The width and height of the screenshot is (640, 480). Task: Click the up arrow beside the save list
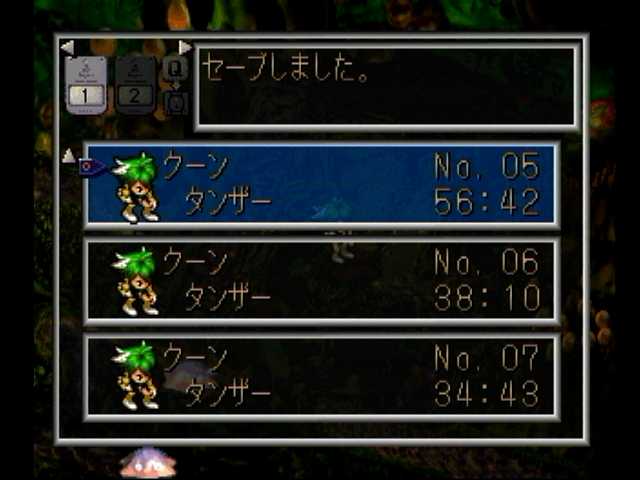point(68,155)
